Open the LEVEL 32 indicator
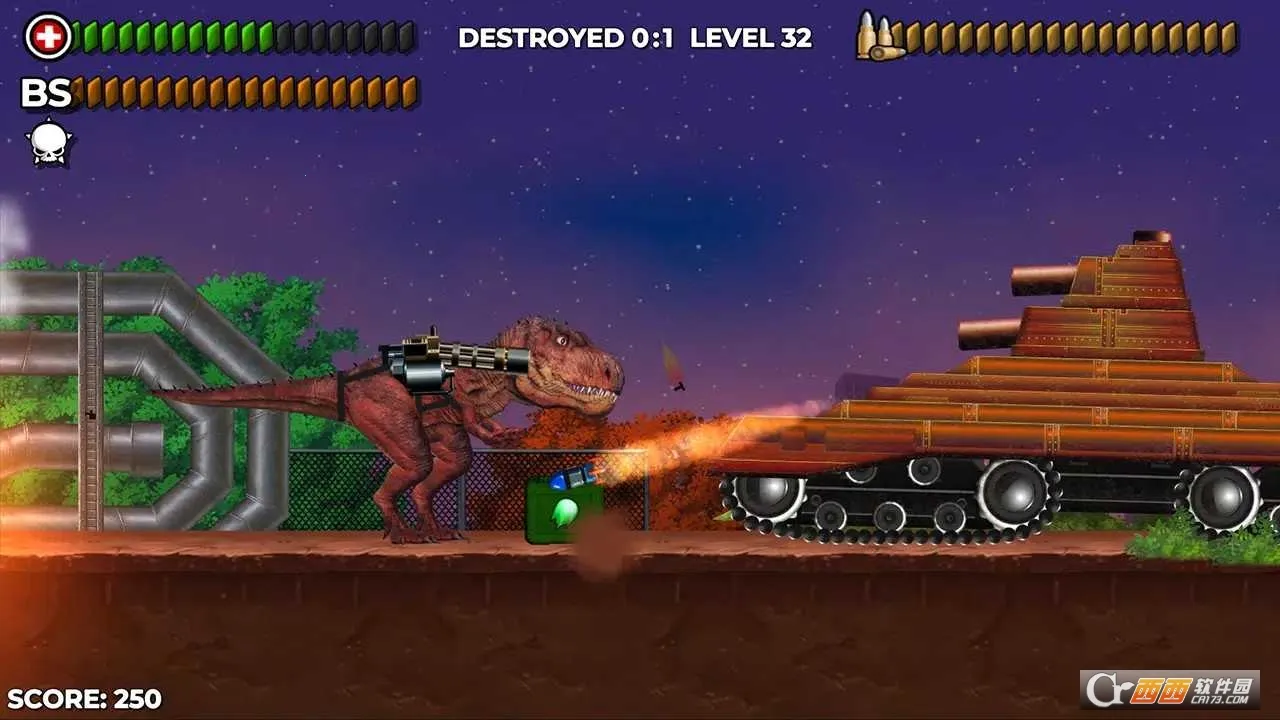This screenshot has height=720, width=1280. click(x=752, y=38)
